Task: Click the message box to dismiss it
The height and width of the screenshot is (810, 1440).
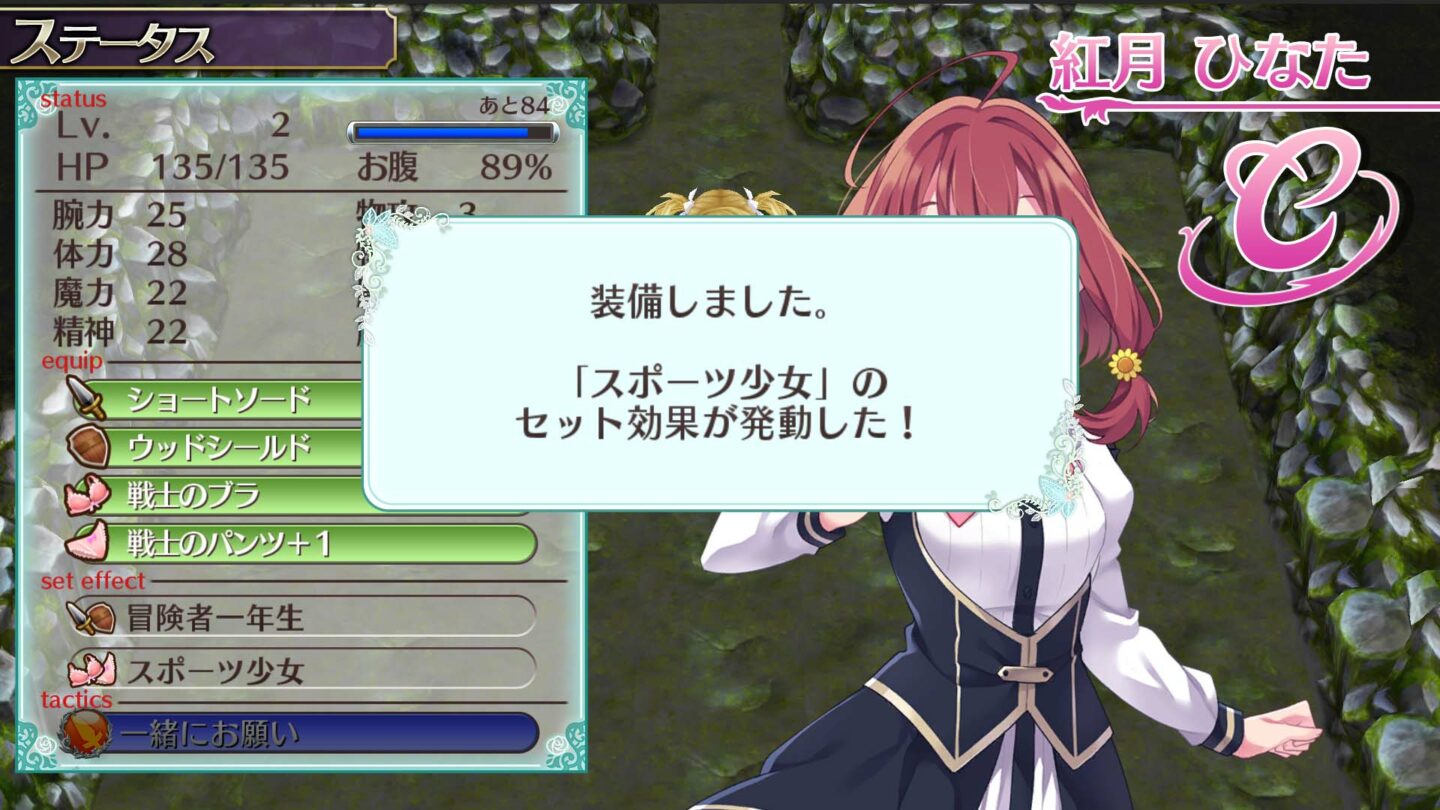Action: pyautogui.click(x=720, y=365)
